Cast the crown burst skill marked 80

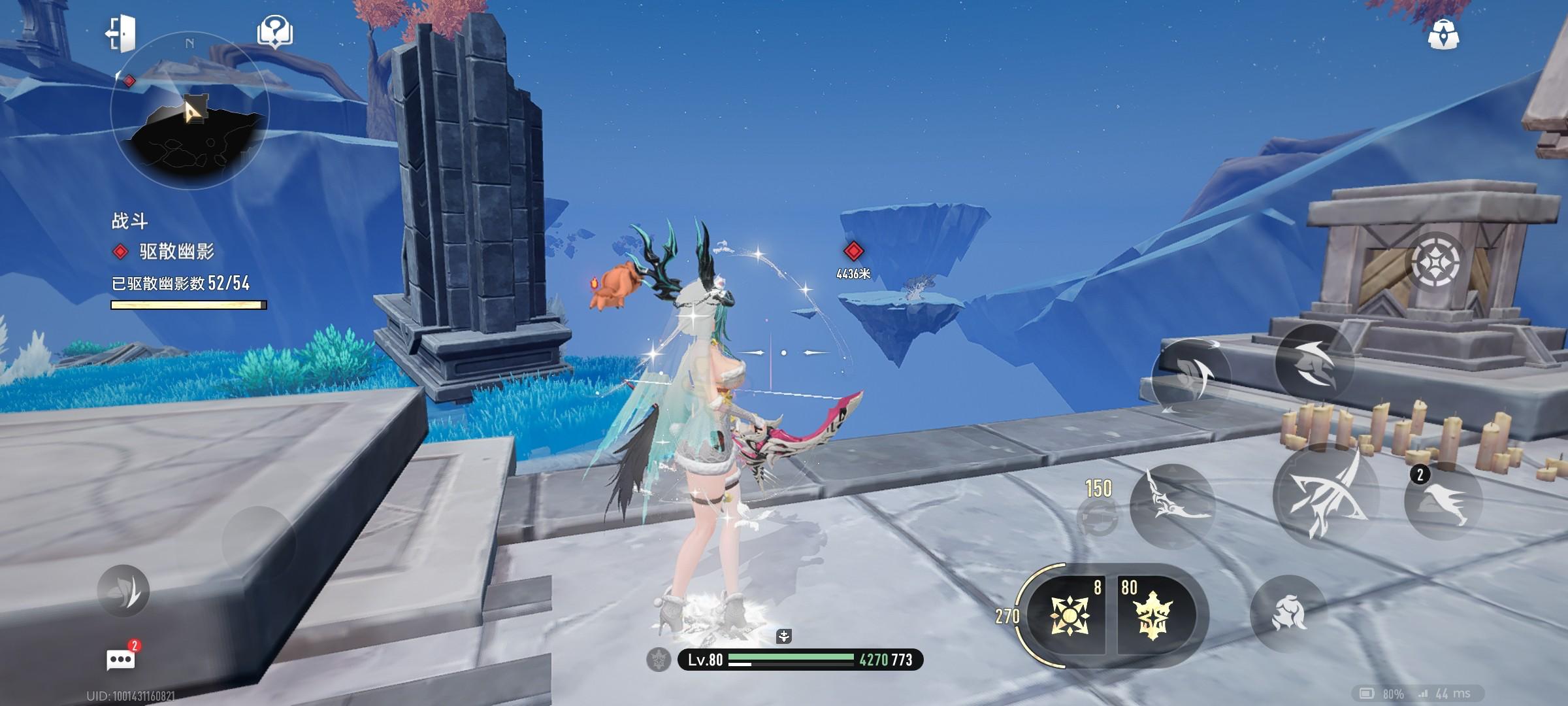point(1152,614)
